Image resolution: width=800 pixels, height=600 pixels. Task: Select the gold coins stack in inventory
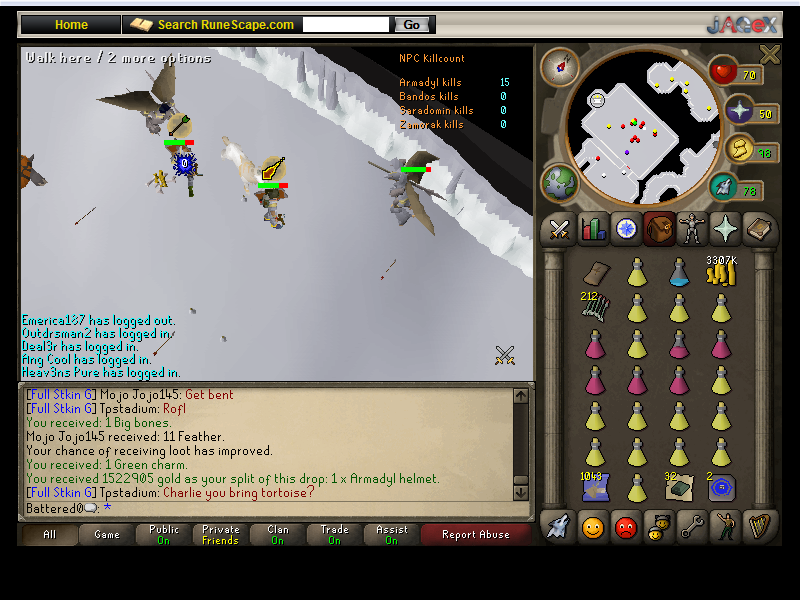point(721,272)
